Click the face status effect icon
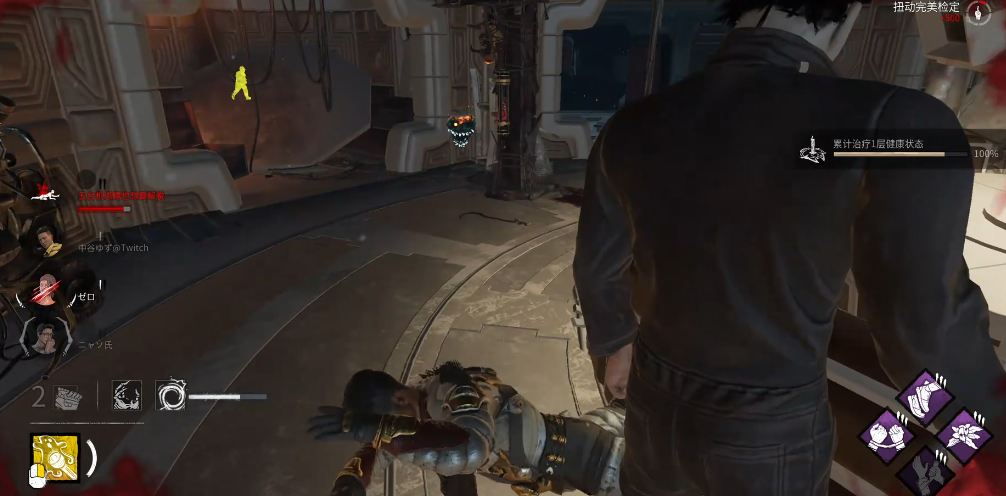 126,395
